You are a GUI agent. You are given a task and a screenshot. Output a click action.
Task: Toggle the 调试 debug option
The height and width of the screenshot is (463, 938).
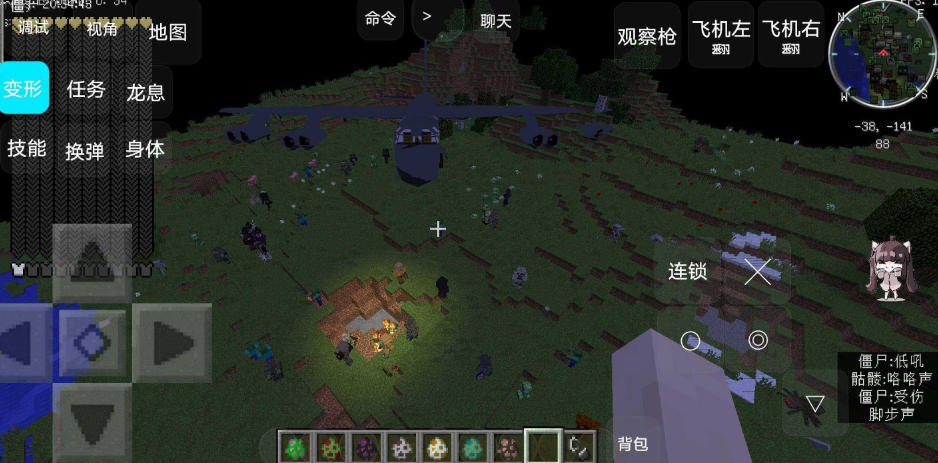pos(34,28)
